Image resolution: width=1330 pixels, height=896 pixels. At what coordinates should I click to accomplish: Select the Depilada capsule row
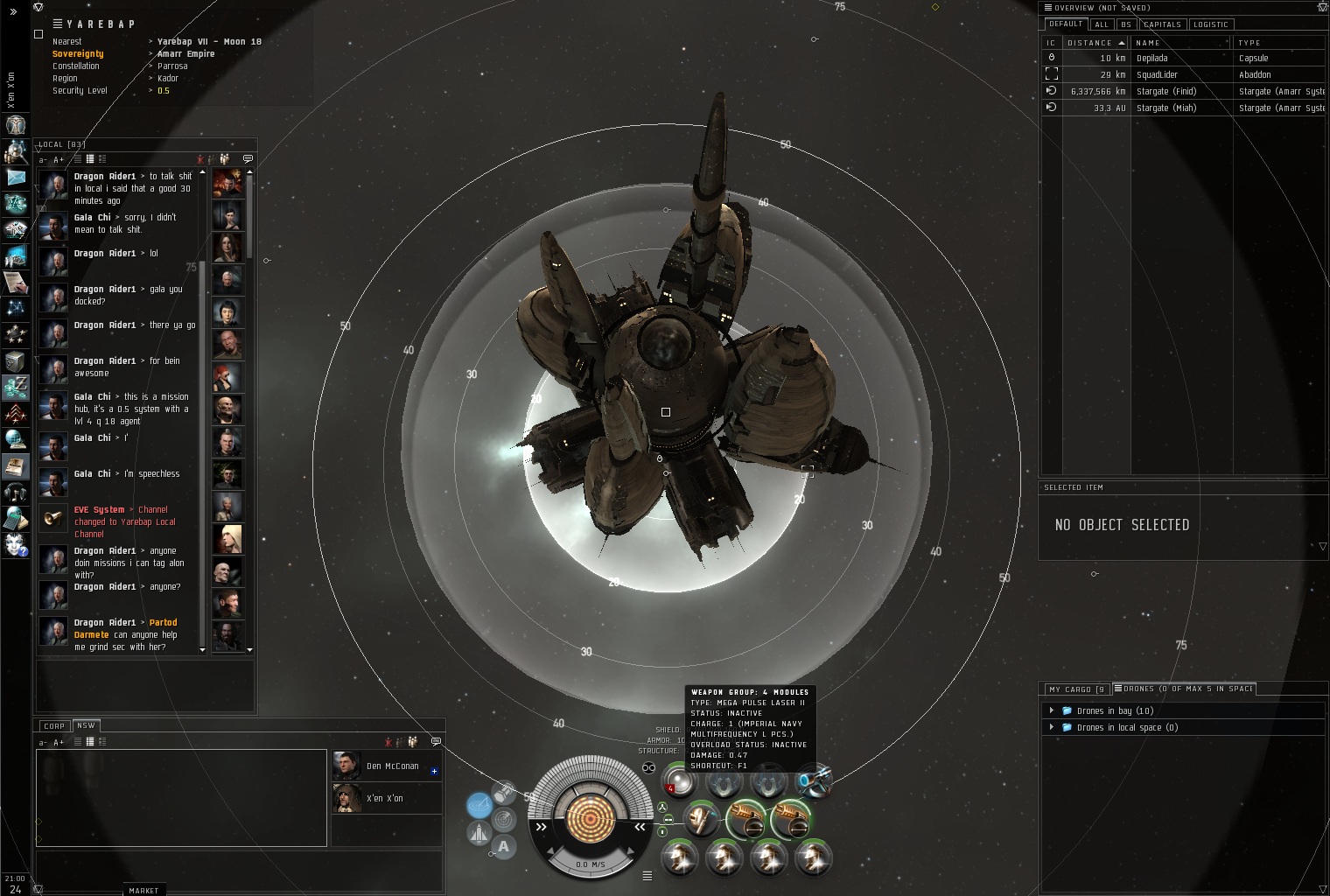coord(1151,58)
